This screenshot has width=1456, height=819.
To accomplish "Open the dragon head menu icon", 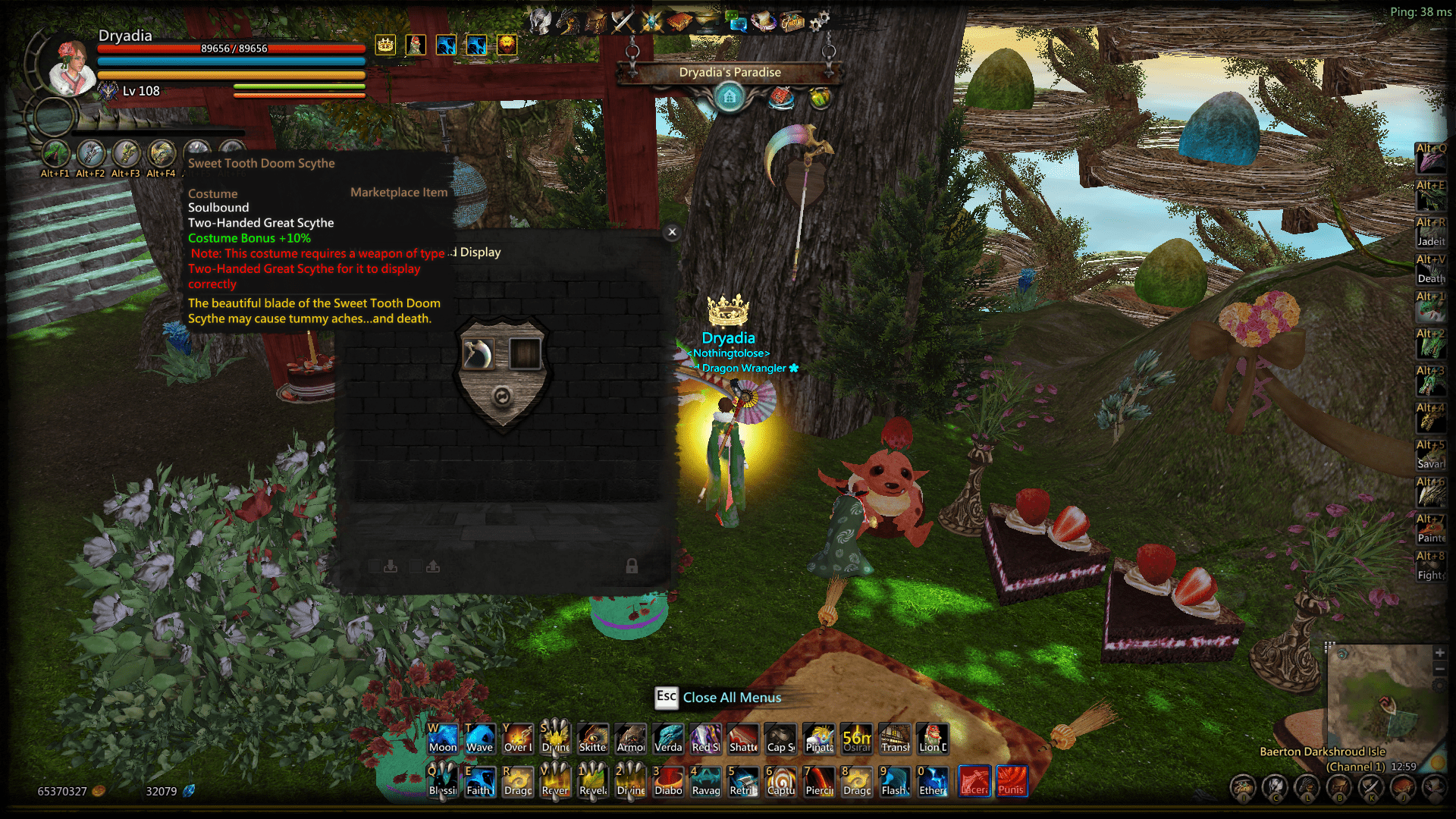I will coord(567,21).
